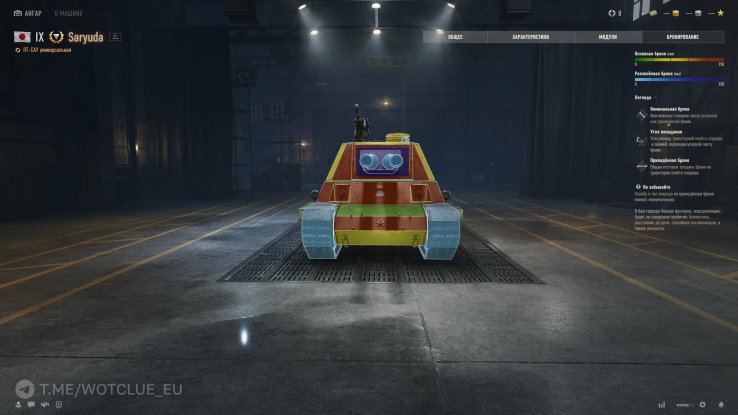Click the free experience star icon
Viewport: 738px width, 415px height.
click(722, 13)
